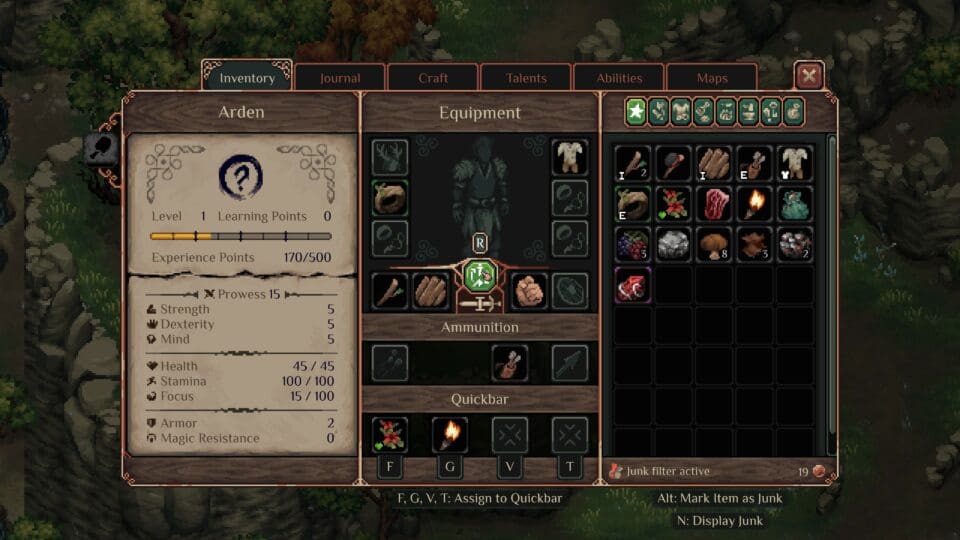960x540 pixels.
Task: Open the Maps tab
Action: coord(712,78)
